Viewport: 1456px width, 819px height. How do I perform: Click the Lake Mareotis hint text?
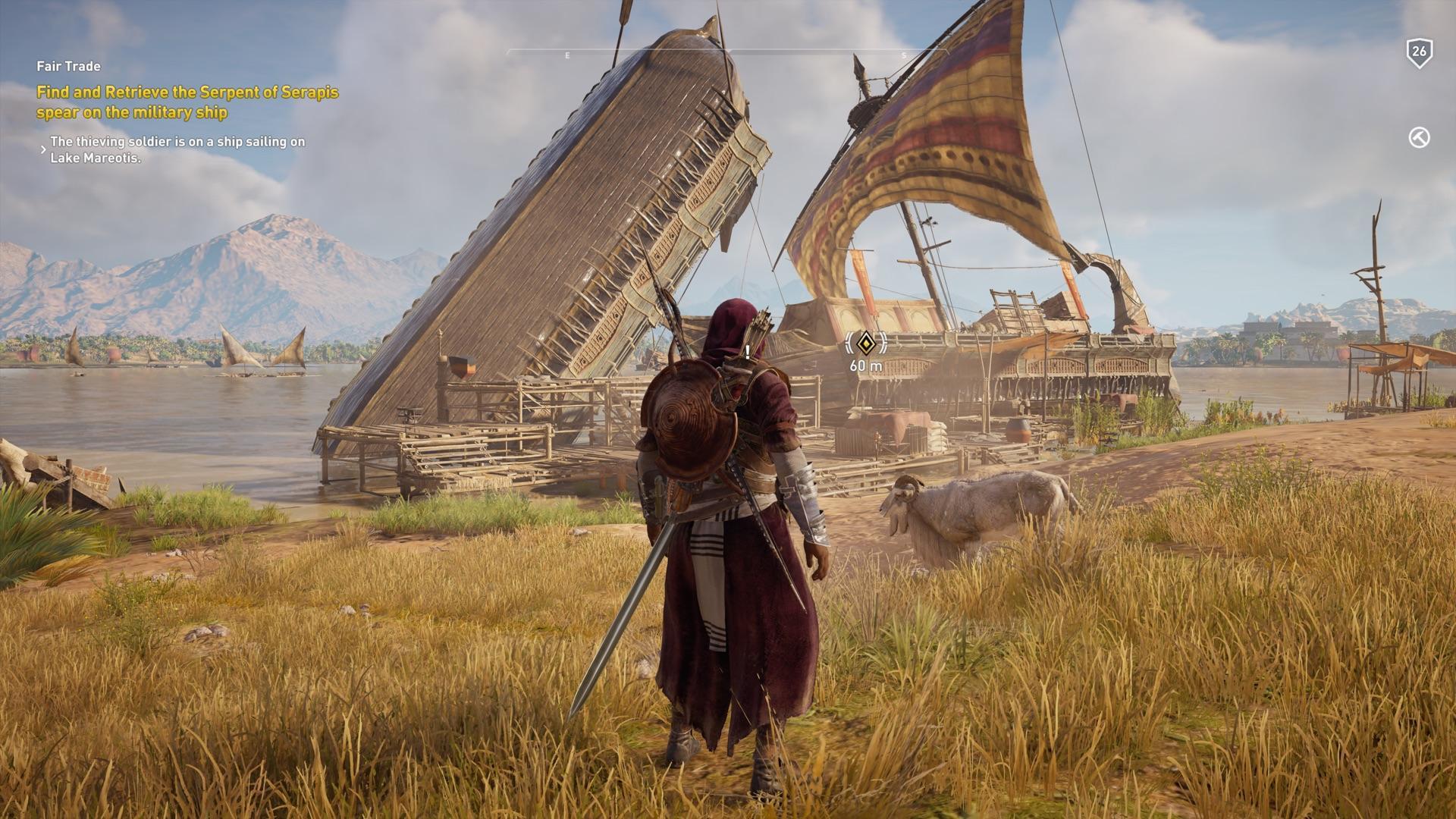point(177,149)
